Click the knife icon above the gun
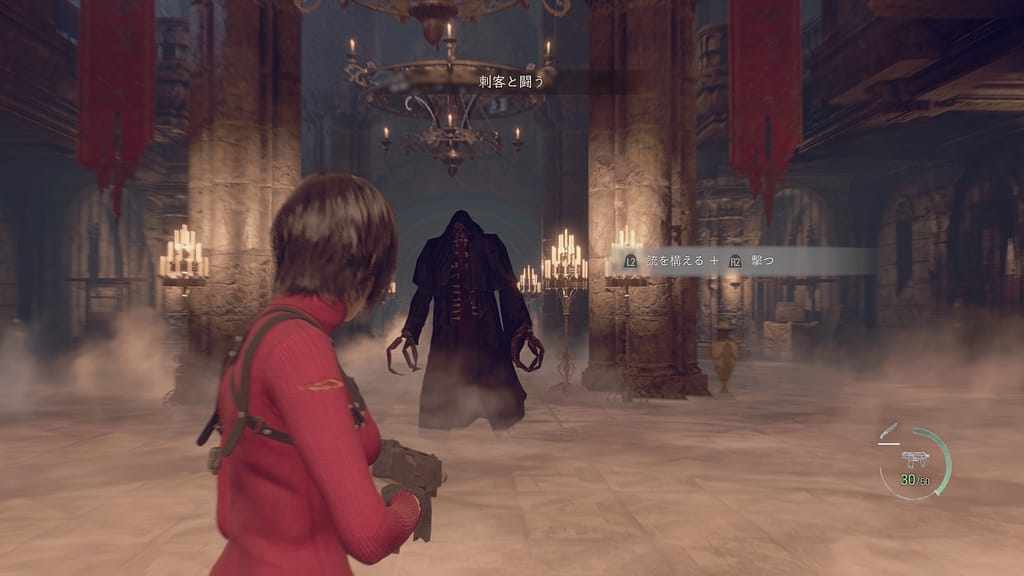 pos(888,433)
